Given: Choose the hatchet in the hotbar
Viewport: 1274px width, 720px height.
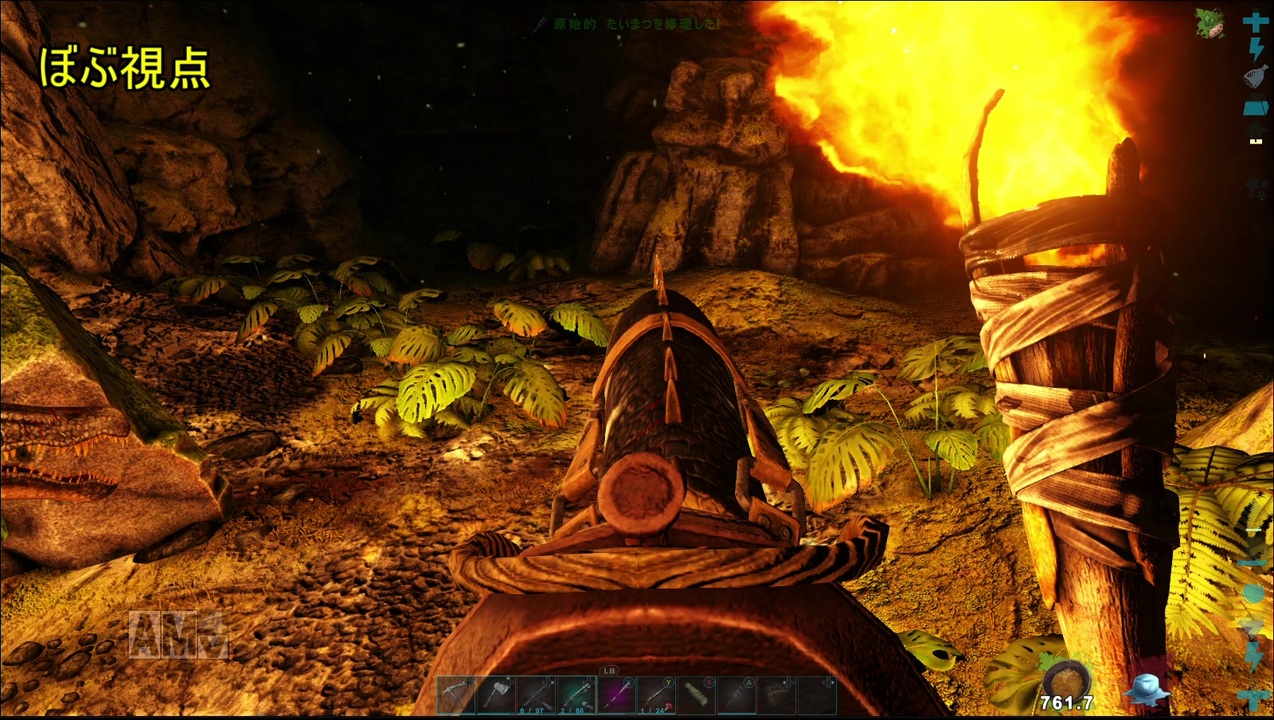Looking at the screenshot, I should 496,695.
